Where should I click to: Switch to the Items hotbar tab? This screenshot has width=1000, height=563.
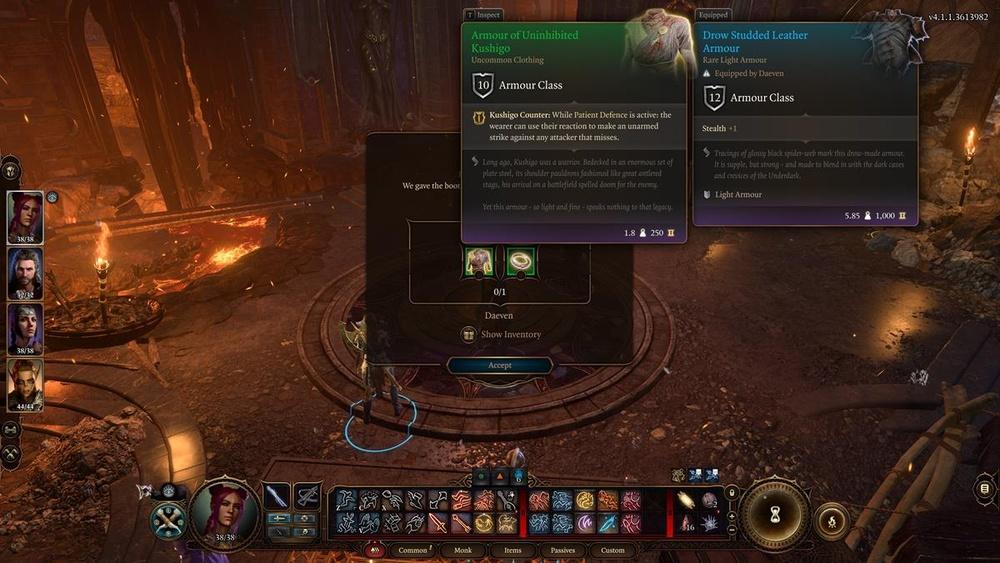tap(512, 550)
